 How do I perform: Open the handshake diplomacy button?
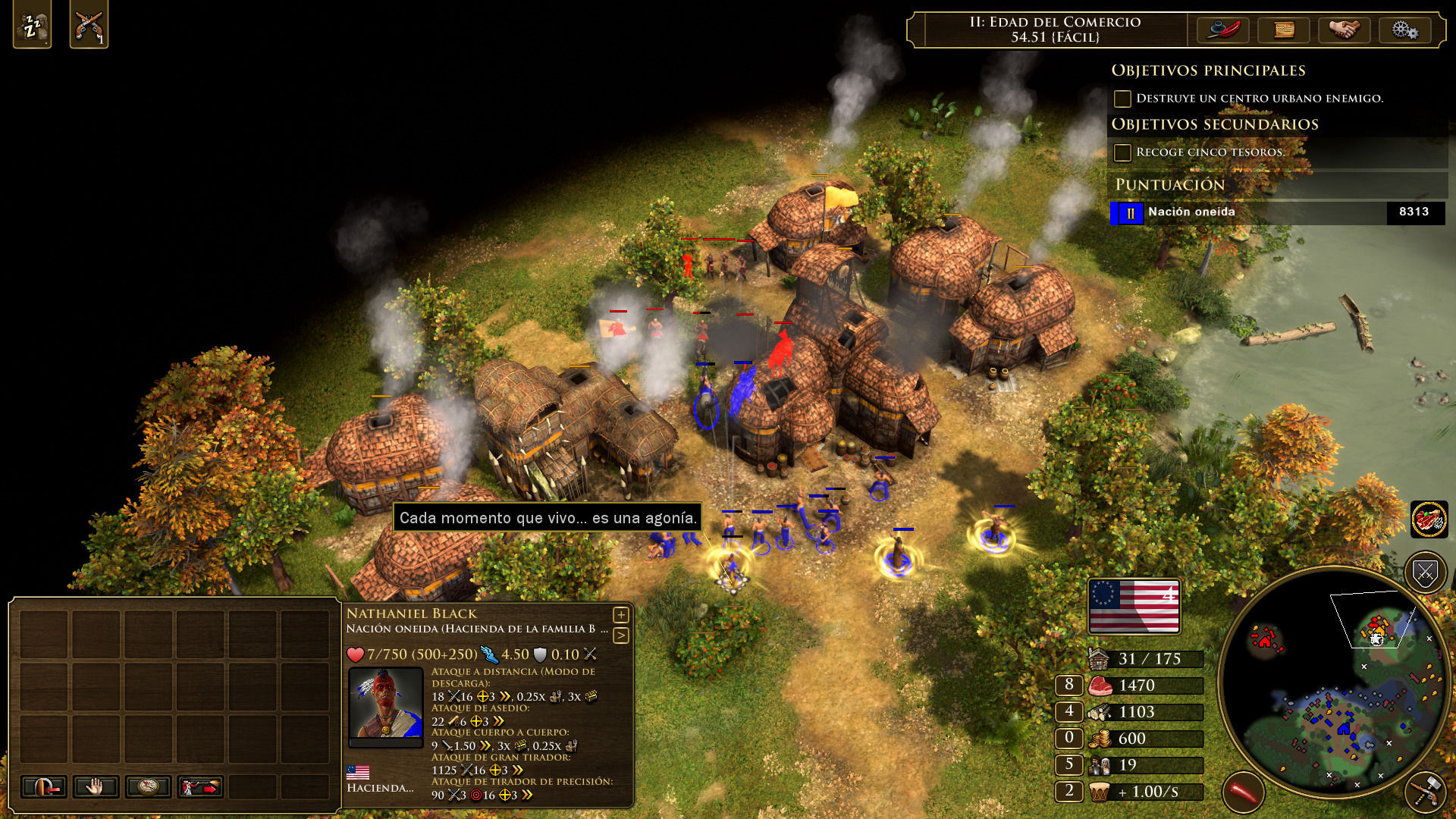[x=1344, y=30]
